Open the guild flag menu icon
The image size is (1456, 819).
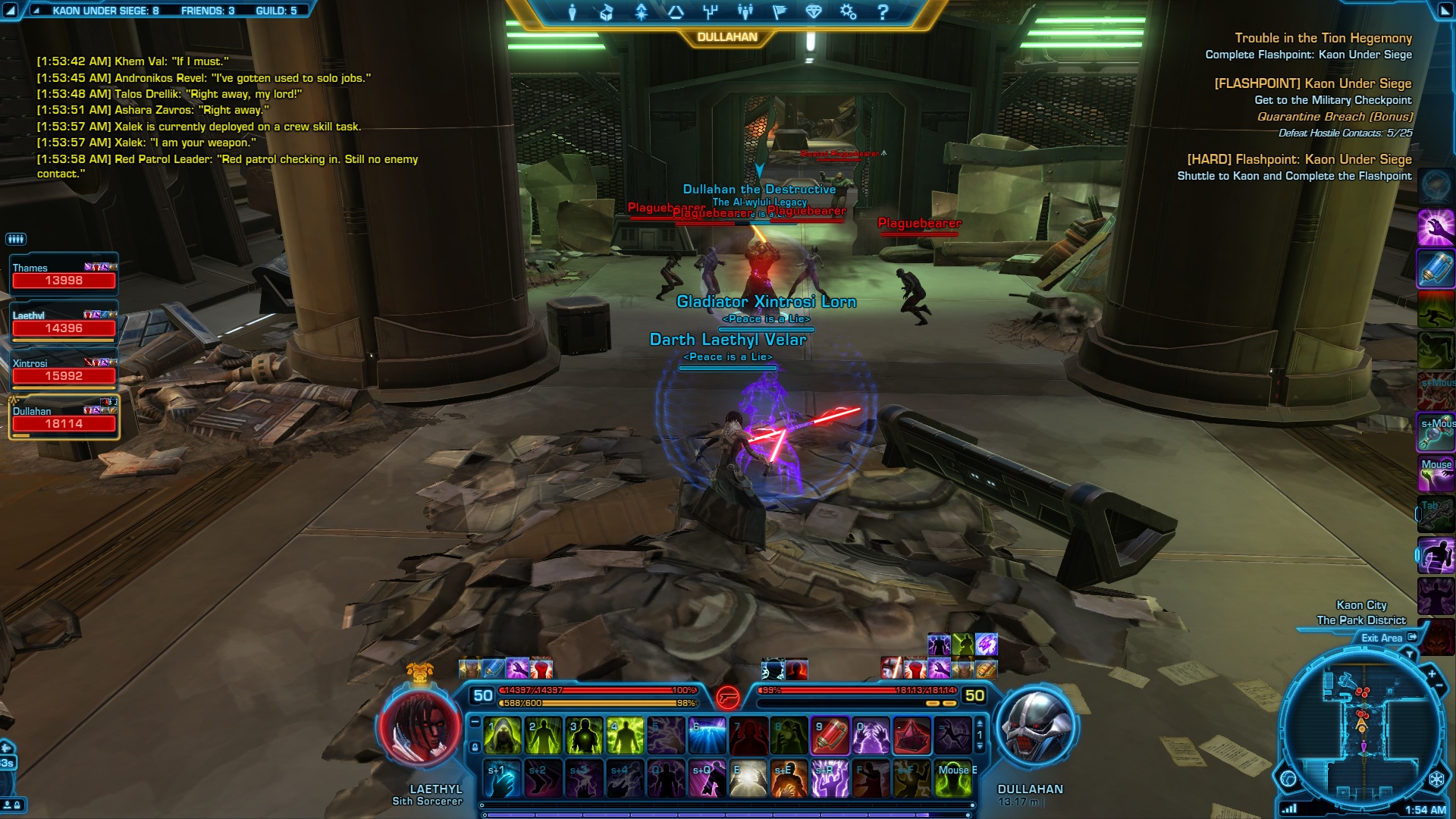click(779, 12)
